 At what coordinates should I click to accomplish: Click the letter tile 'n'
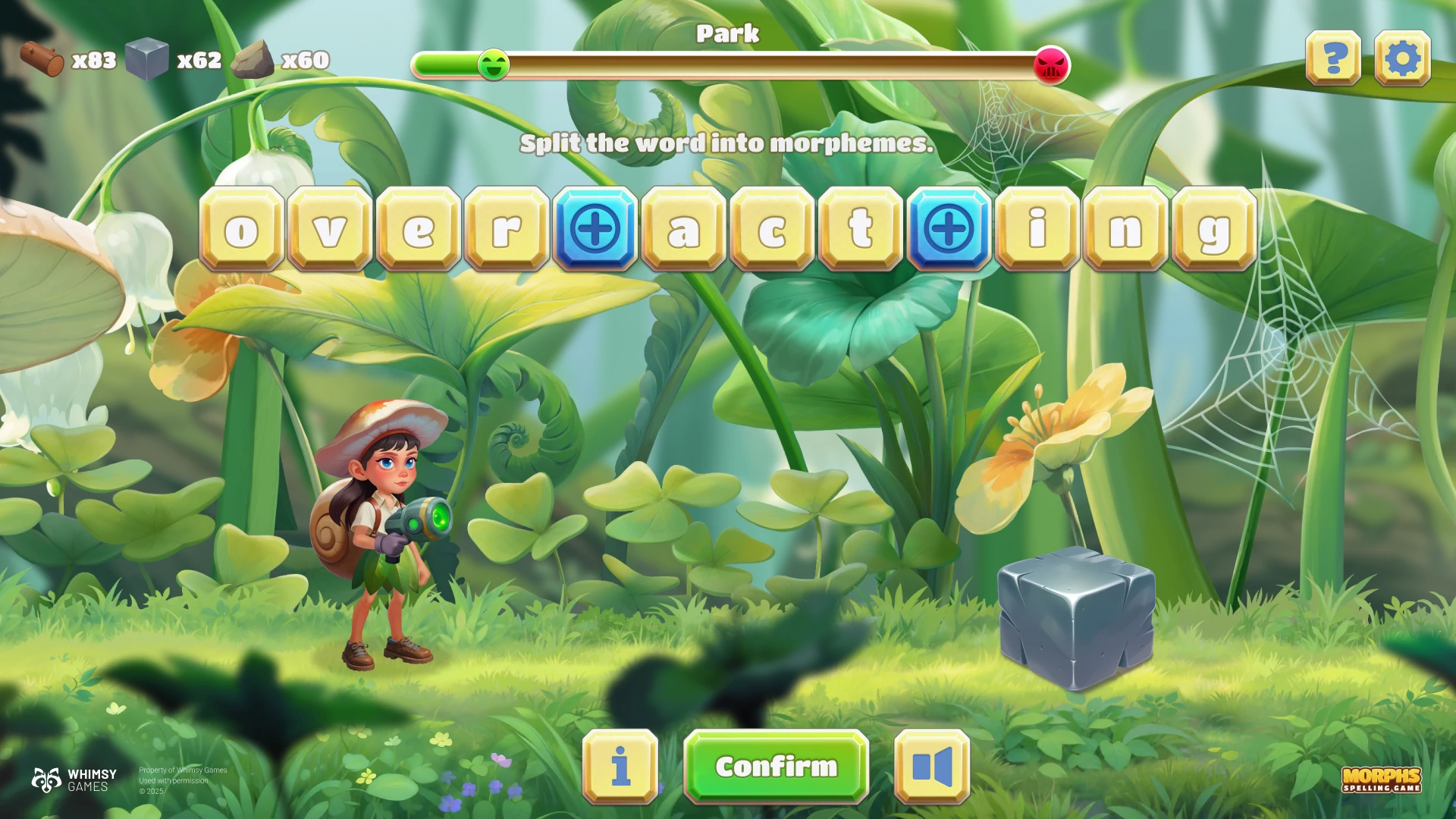coord(1125,228)
